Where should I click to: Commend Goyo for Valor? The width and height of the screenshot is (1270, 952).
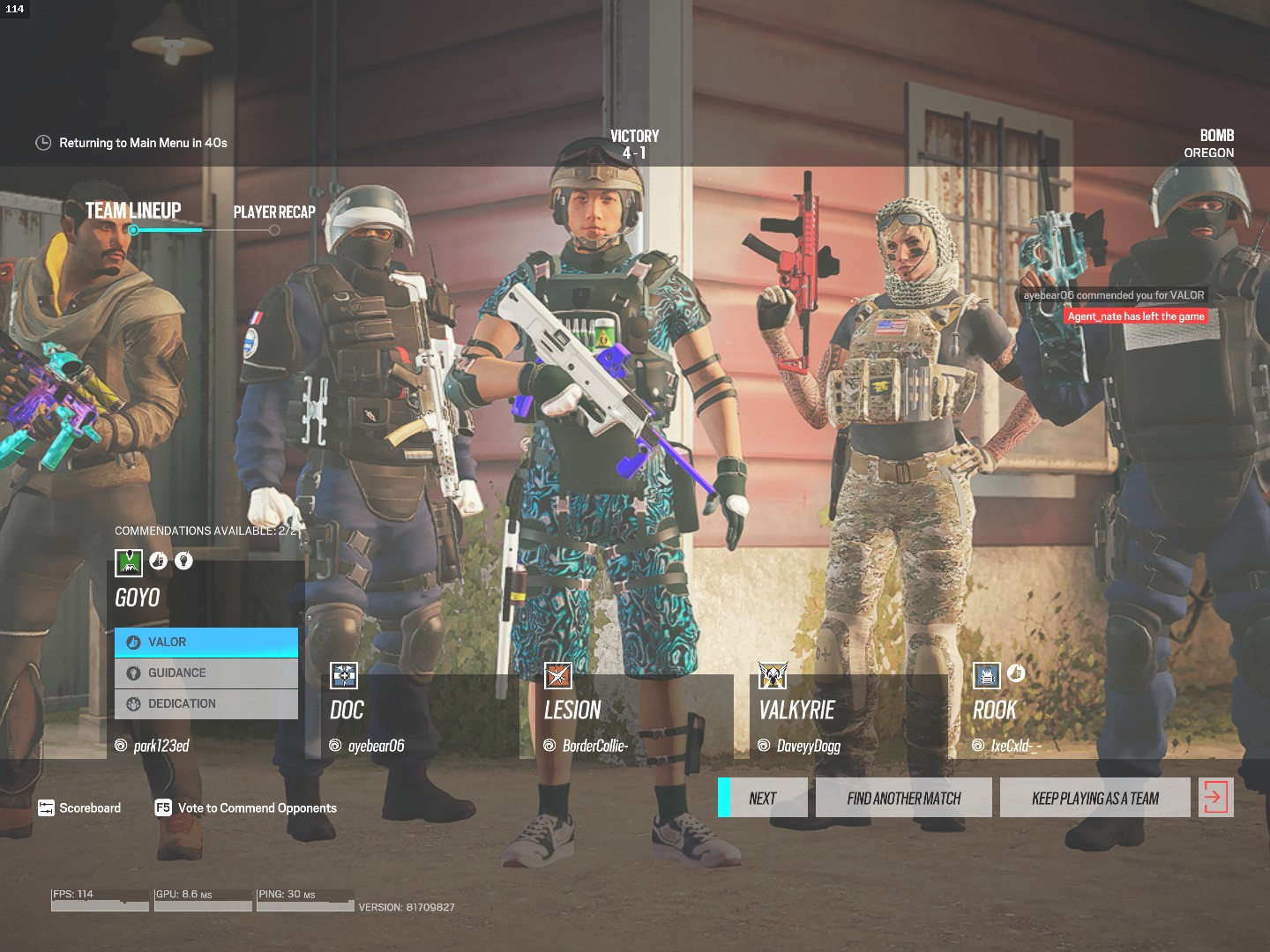tap(206, 643)
